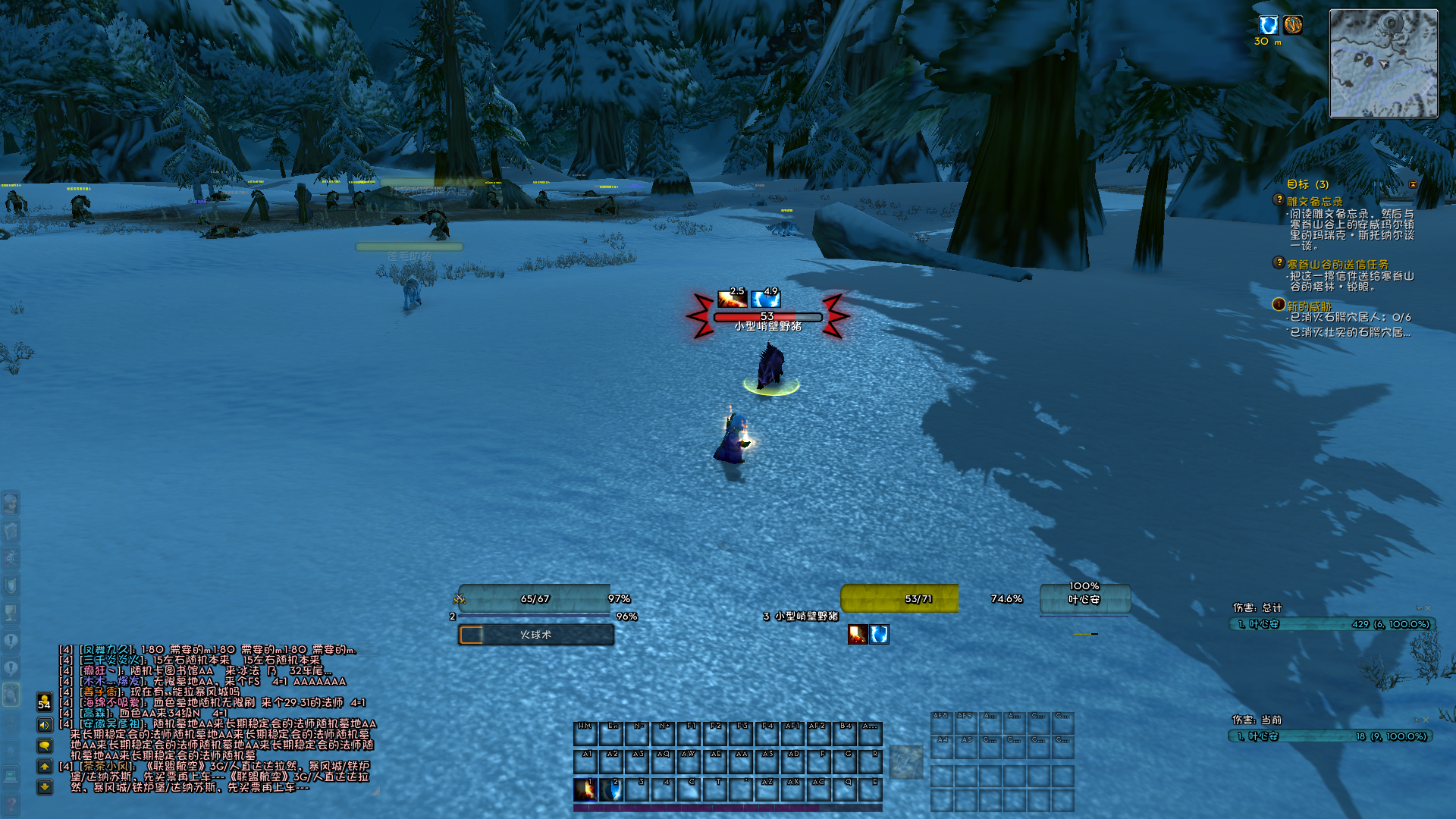
Task: Activate the frost armor spell in slot 2
Action: pyautogui.click(x=611, y=789)
